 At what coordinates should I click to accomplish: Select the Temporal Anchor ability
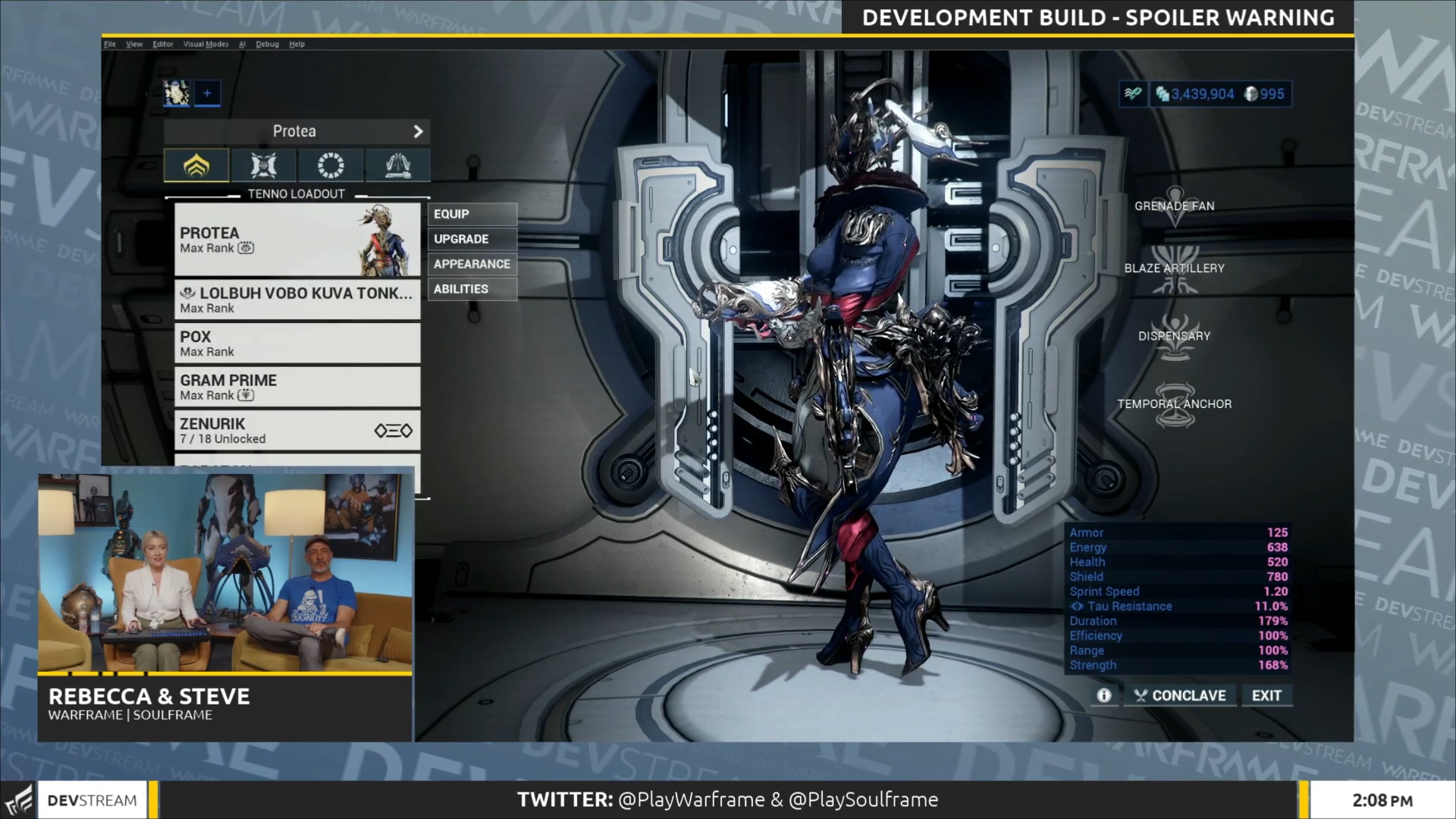tap(1174, 404)
